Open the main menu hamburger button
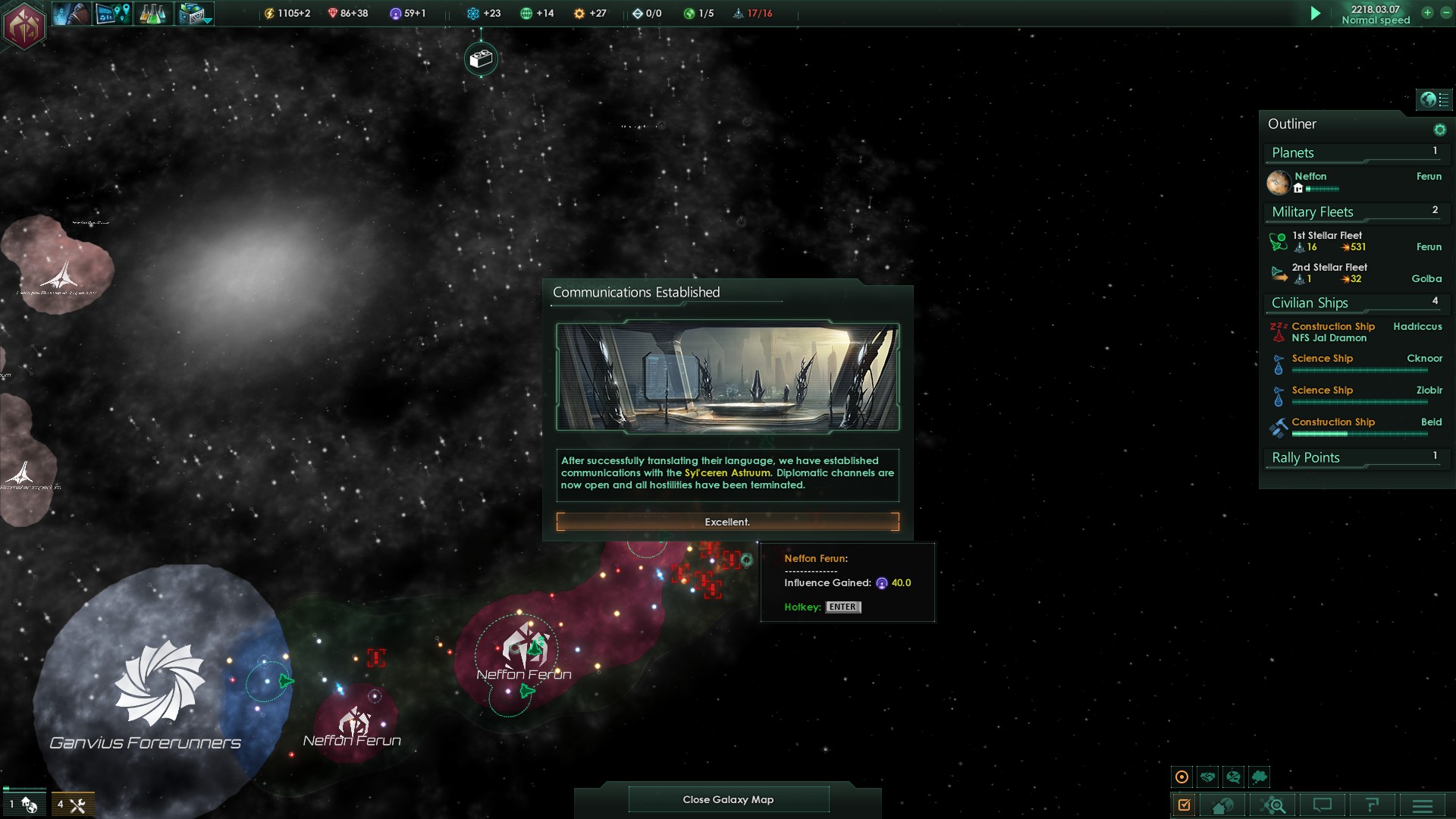The image size is (1456, 819). [1423, 805]
